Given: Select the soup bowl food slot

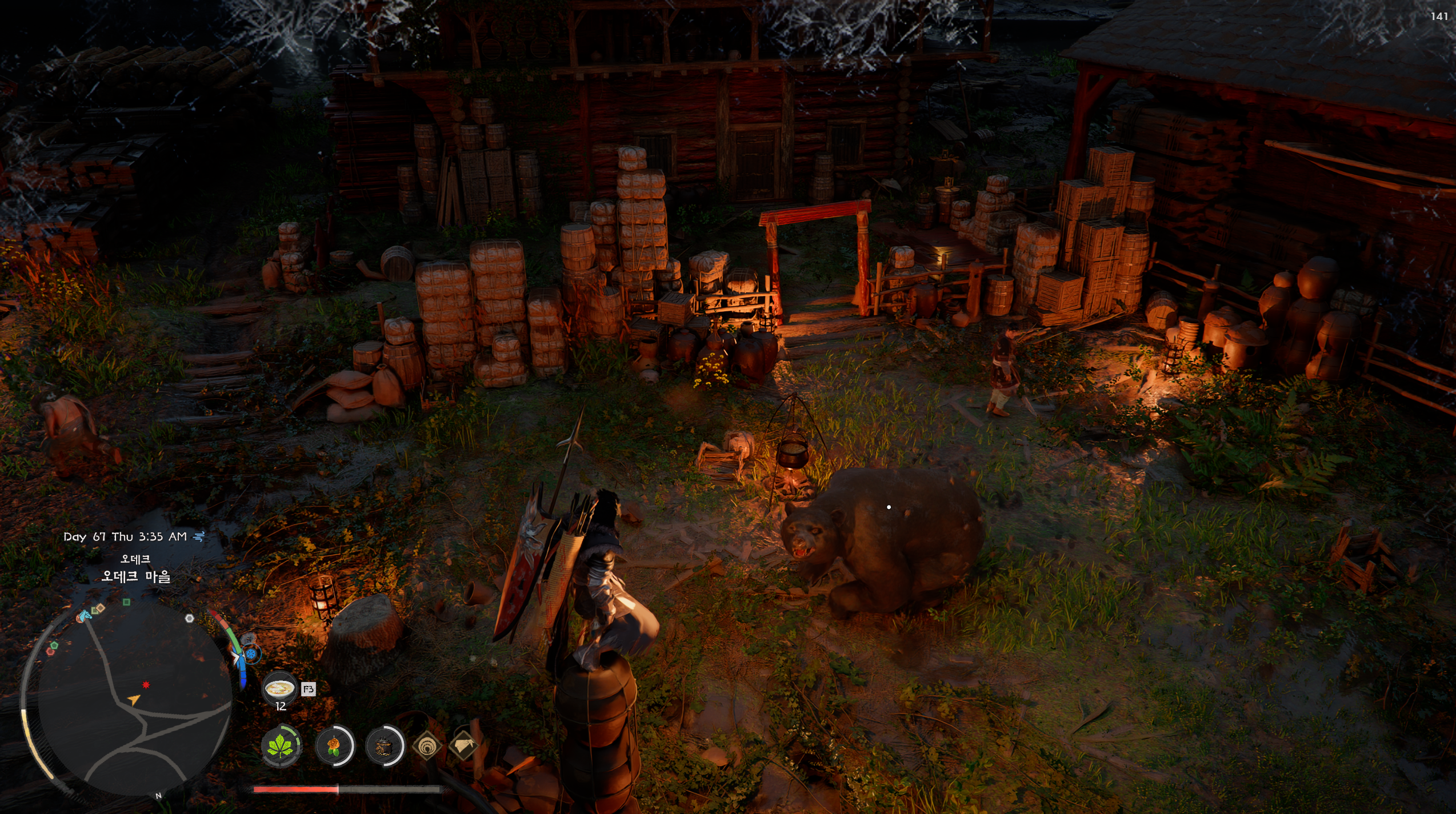Looking at the screenshot, I should [x=279, y=688].
